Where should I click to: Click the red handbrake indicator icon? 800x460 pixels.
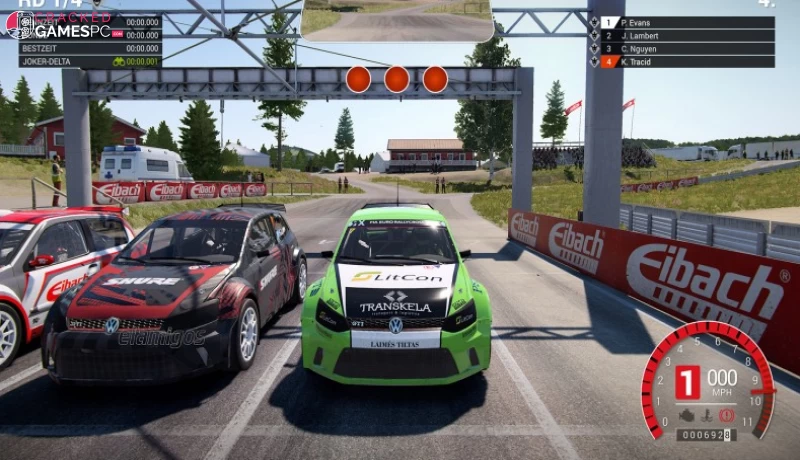pos(726,414)
